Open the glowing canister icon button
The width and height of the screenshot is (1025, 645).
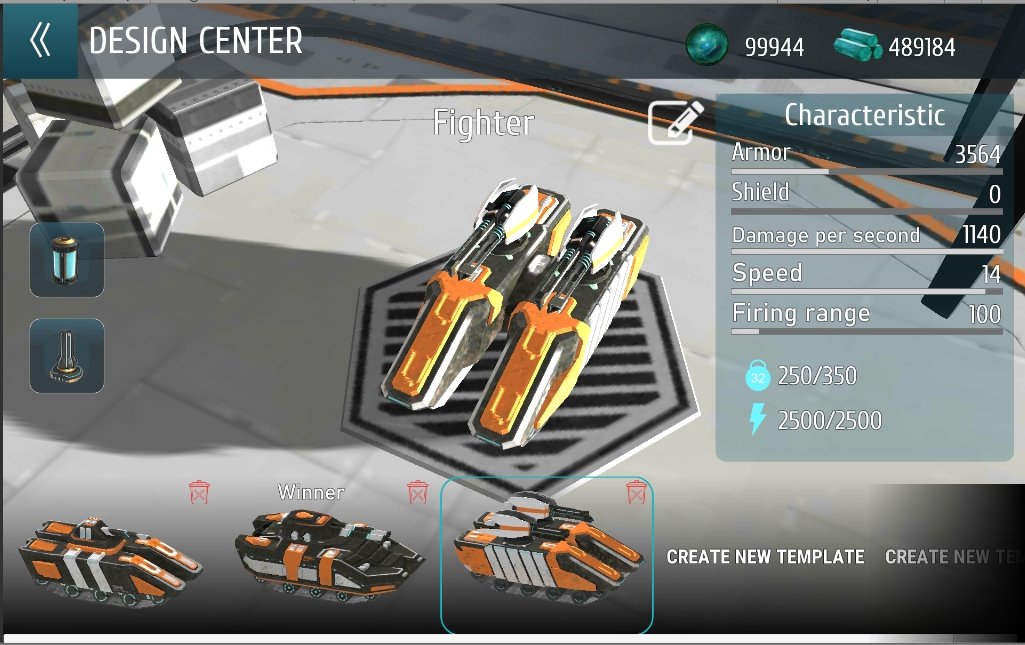(x=67, y=260)
